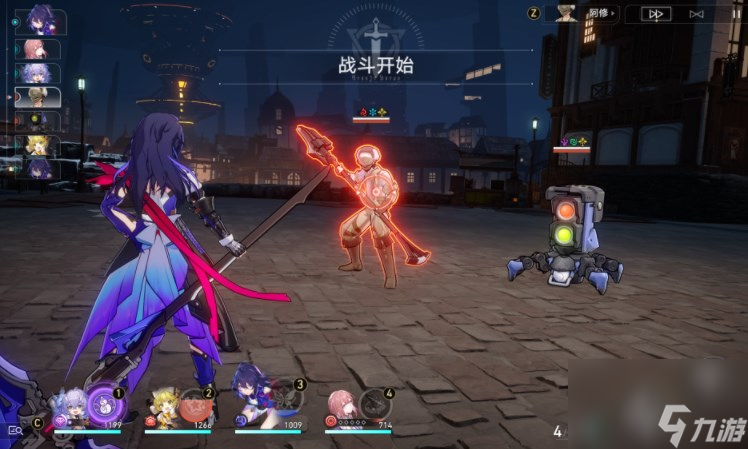Select March 7th in the turn order

coord(37,49)
